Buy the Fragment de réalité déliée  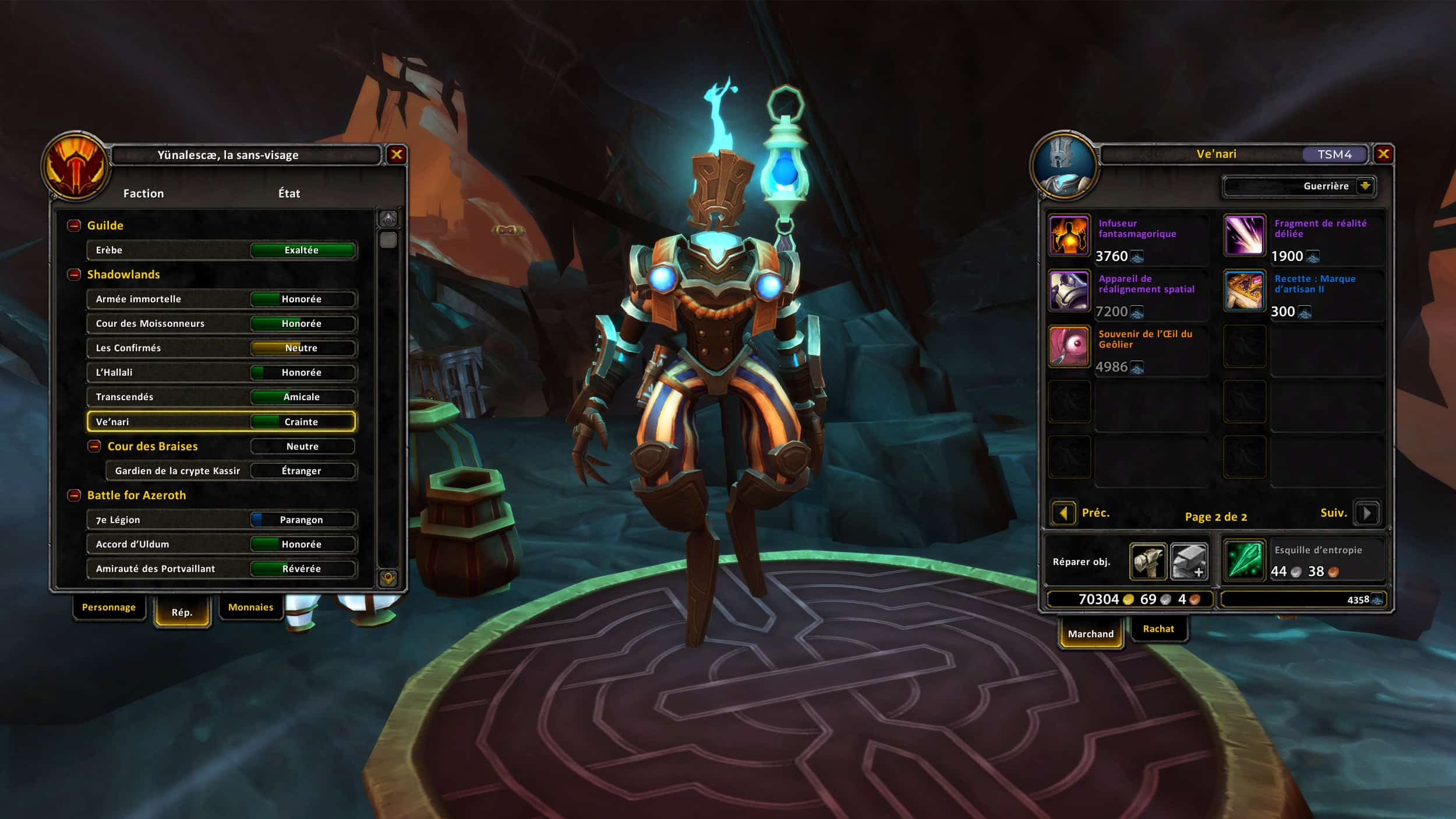1244,236
